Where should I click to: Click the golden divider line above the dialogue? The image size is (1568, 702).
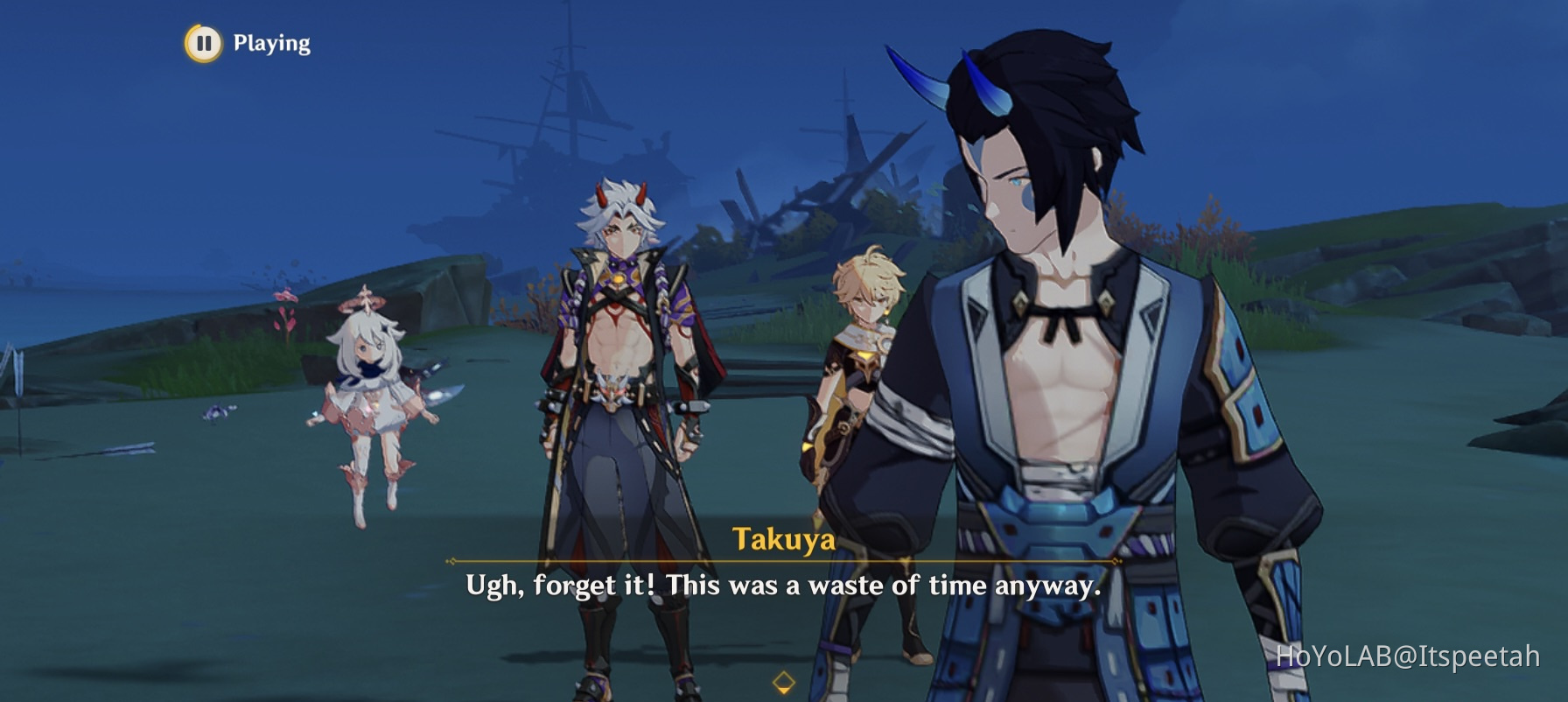(x=782, y=560)
